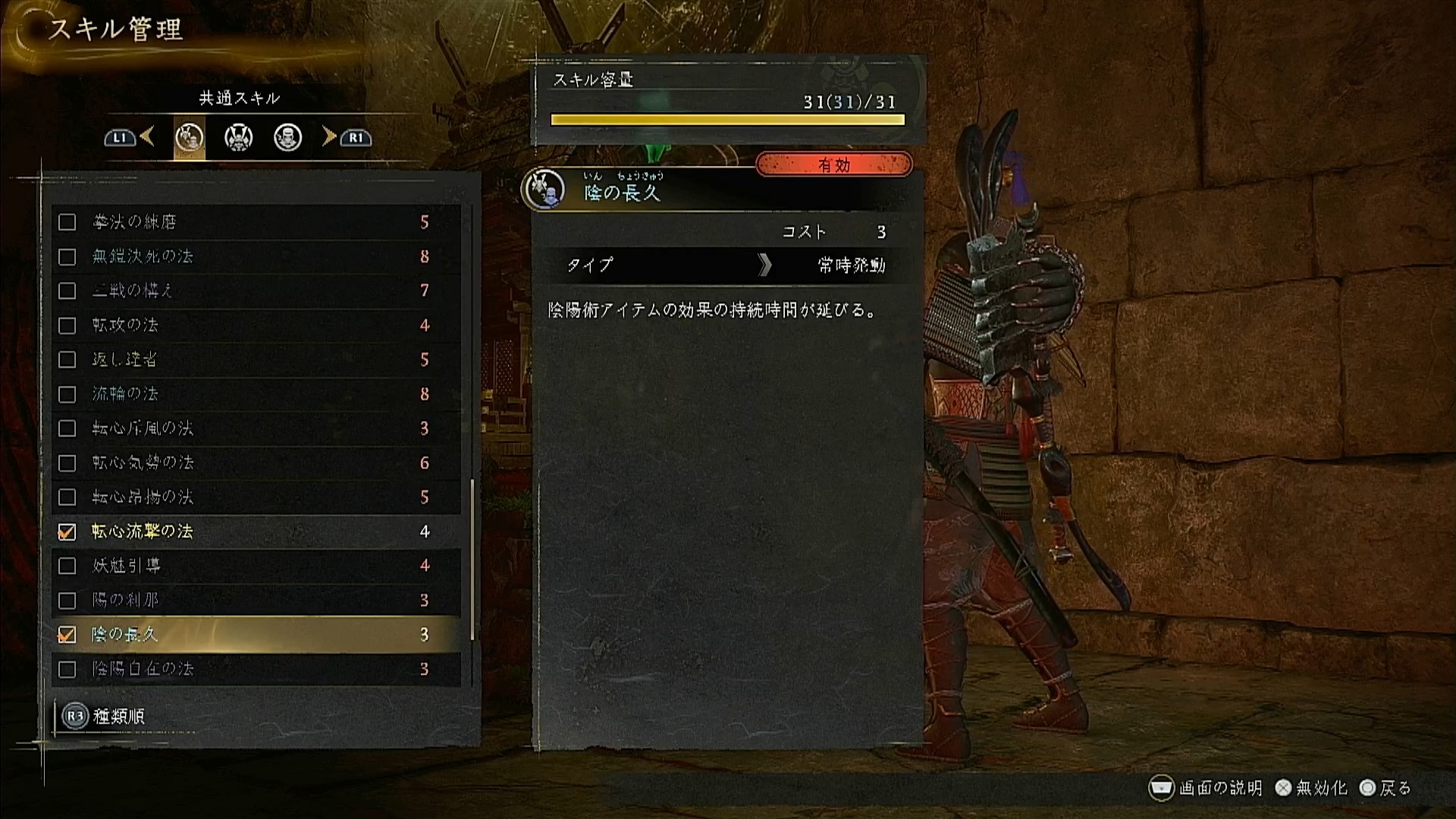The image size is (1456, 819).
Task: Open the highlighted common skills tab
Action: pyautogui.click(x=189, y=138)
